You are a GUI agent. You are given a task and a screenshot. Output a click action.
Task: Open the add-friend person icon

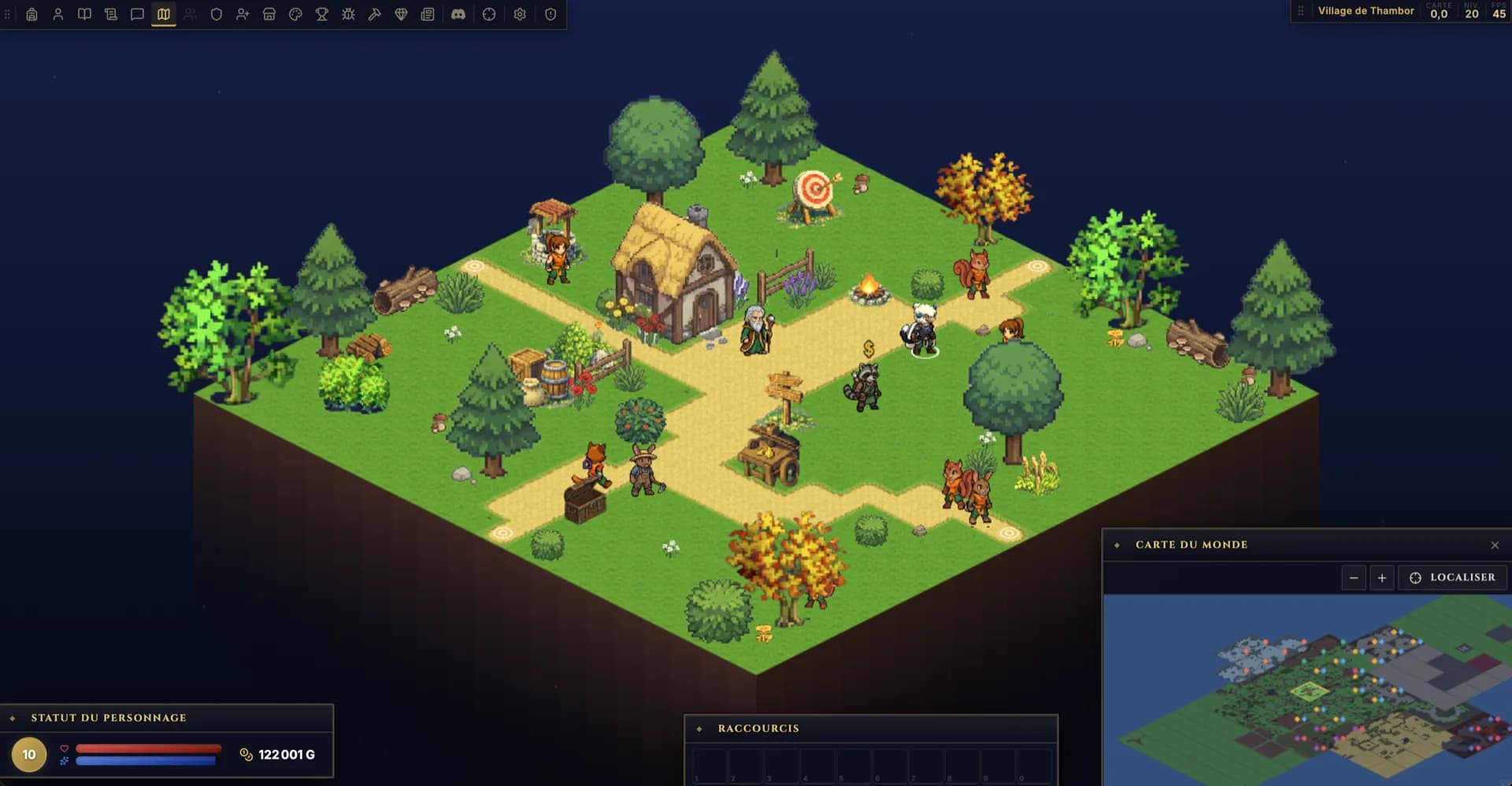(x=243, y=14)
